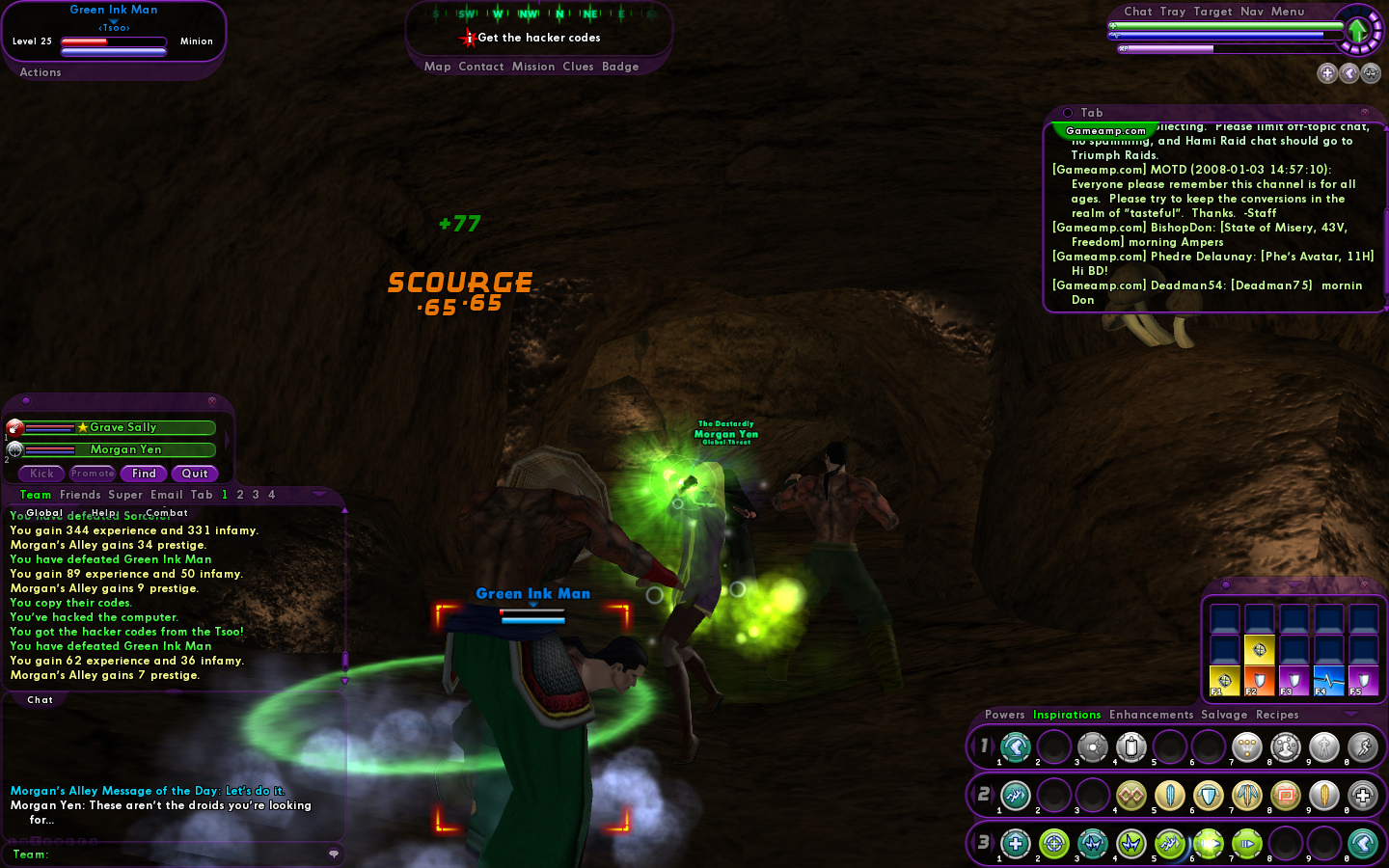
Task: Open the main Menu
Action: click(1288, 12)
